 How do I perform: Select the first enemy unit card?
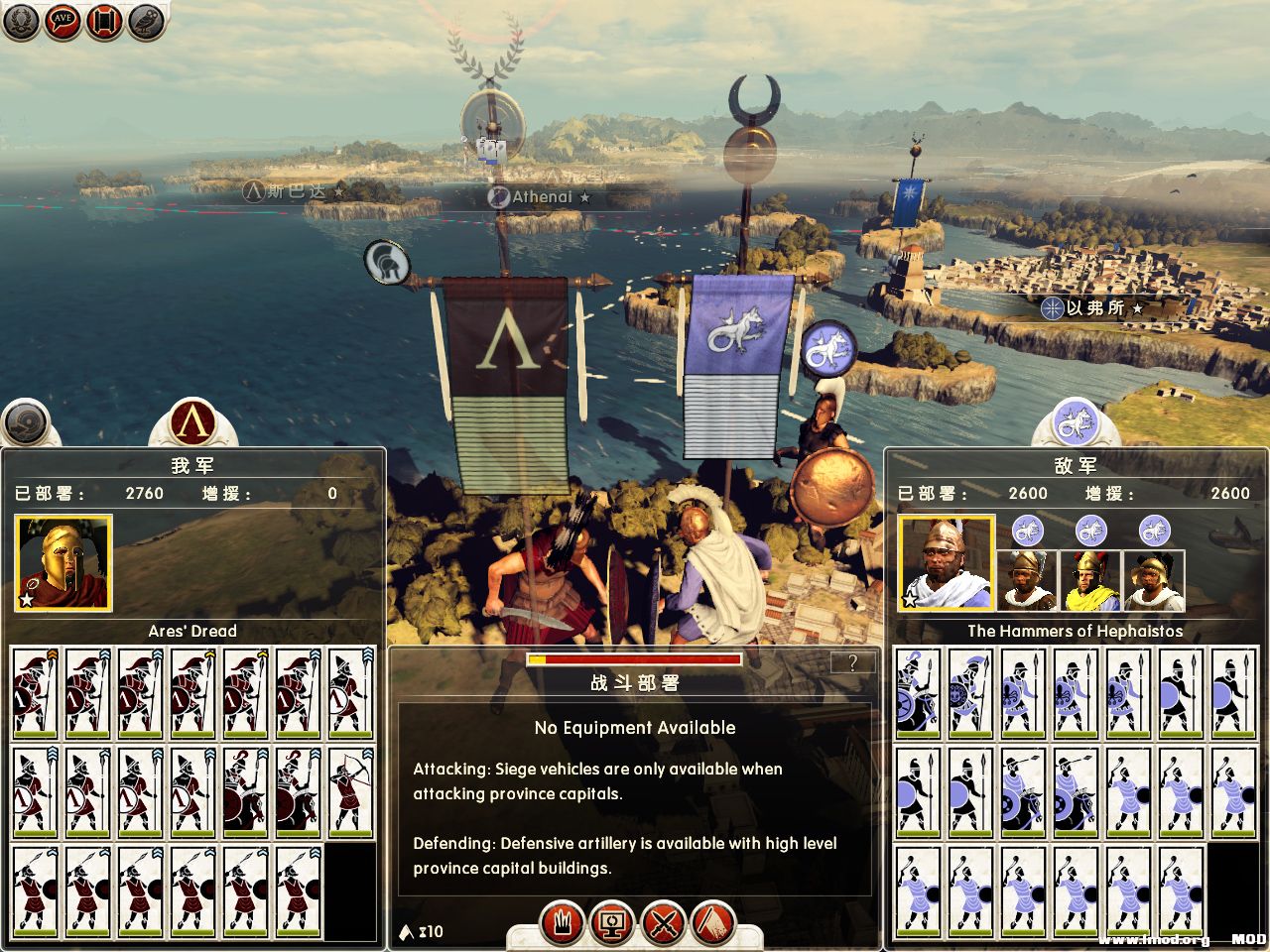(918, 693)
